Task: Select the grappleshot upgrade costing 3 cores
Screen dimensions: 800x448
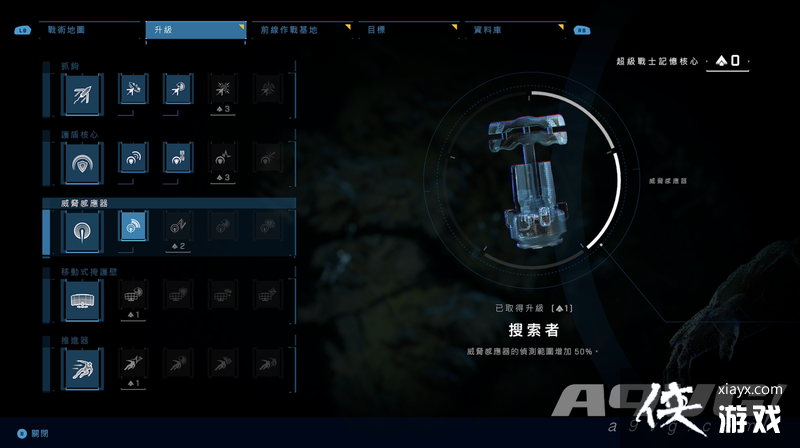Action: tap(223, 91)
